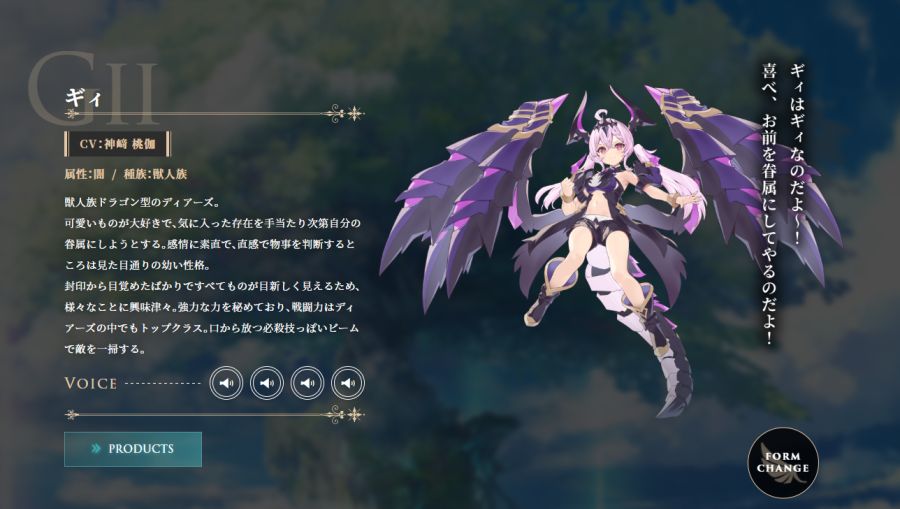The width and height of the screenshot is (900, 509).
Task: Play the second voice sample
Action: tap(267, 383)
